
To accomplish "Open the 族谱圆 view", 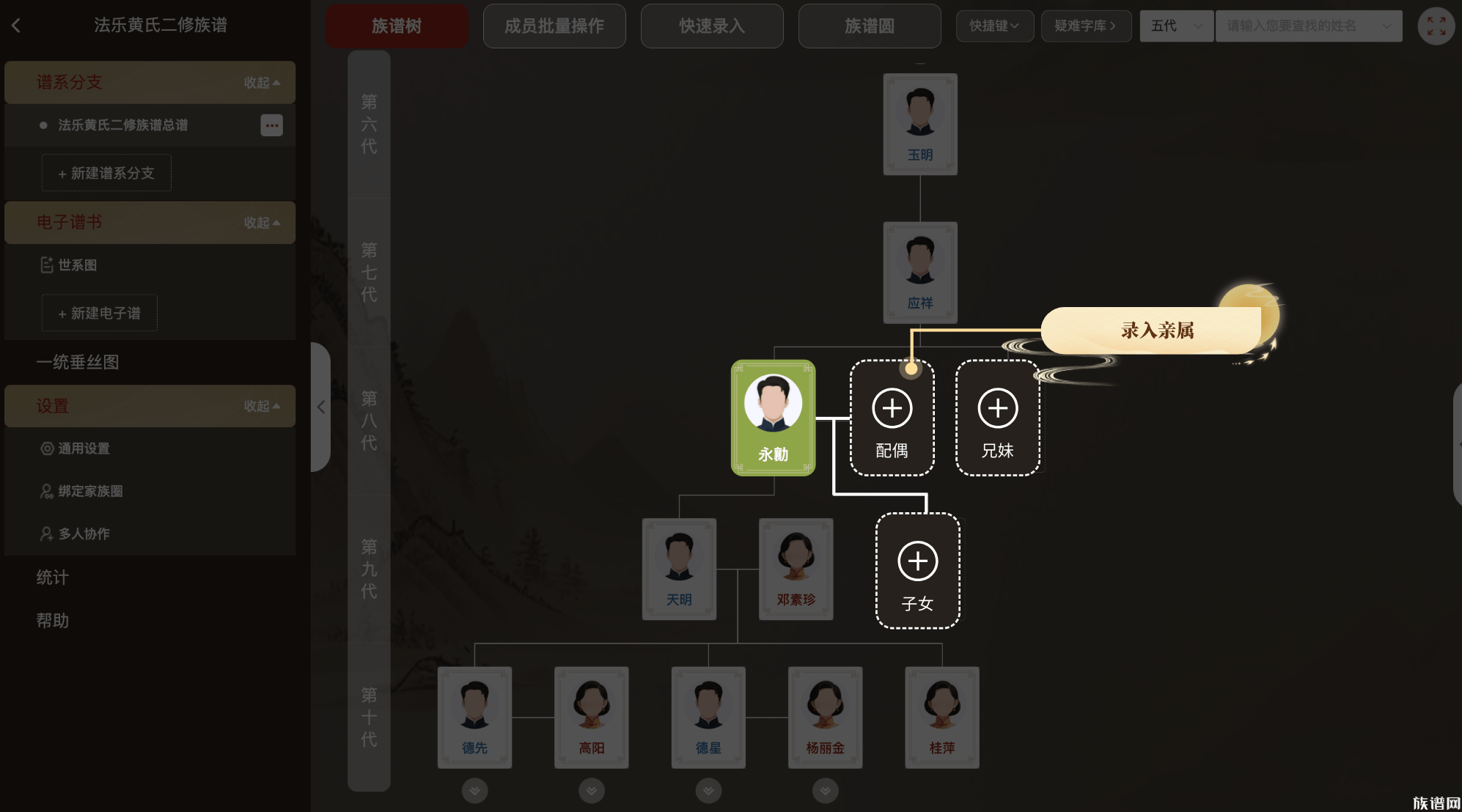I will tap(869, 26).
